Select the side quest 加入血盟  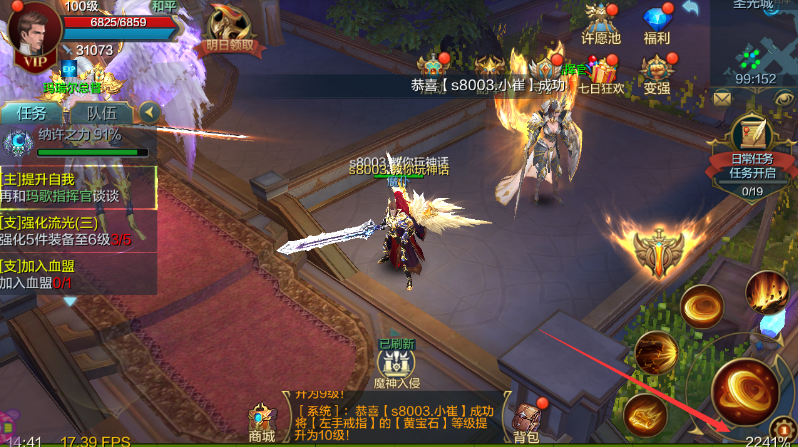(78, 275)
